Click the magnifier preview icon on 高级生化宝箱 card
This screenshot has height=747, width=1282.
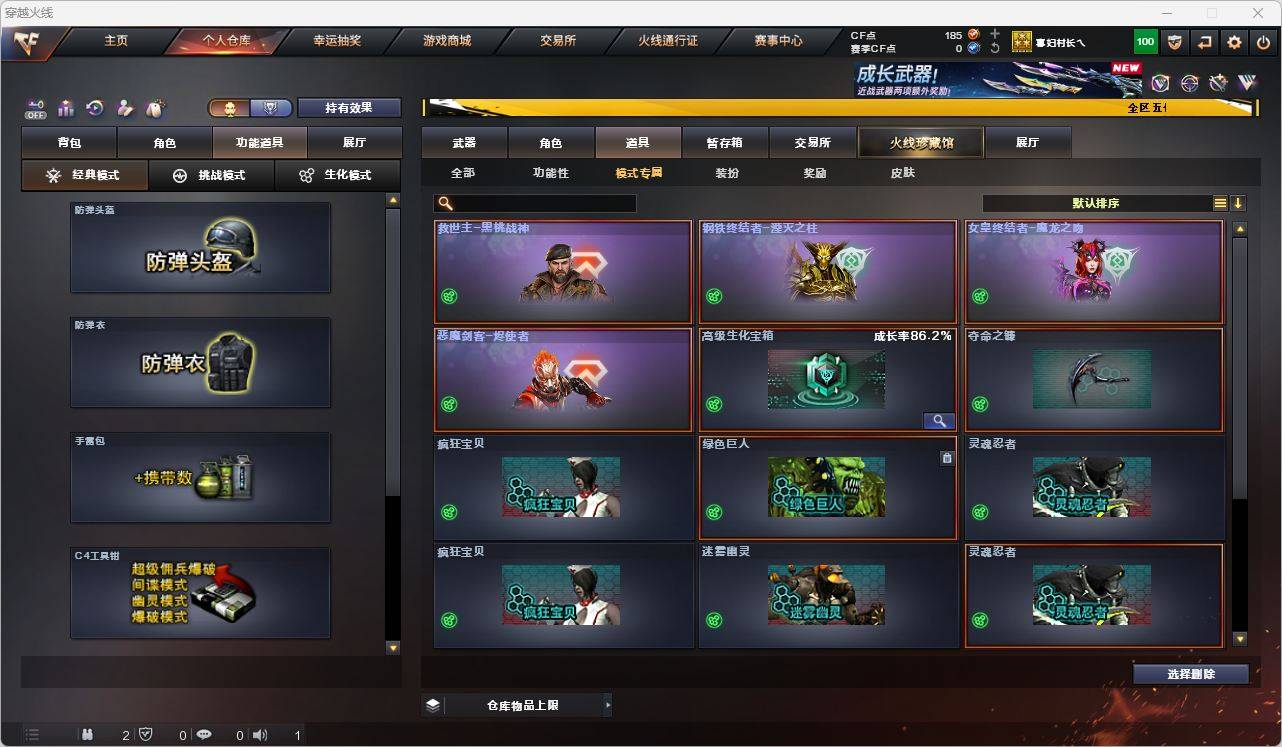938,420
